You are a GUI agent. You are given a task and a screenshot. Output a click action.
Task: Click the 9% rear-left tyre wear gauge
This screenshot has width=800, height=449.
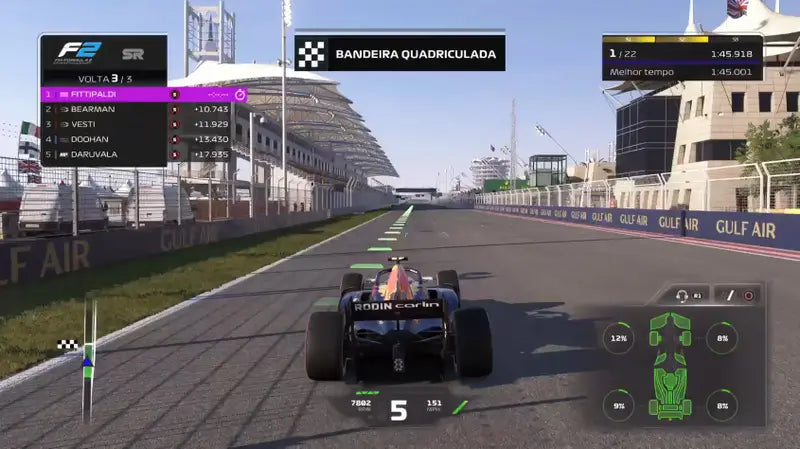coord(618,405)
